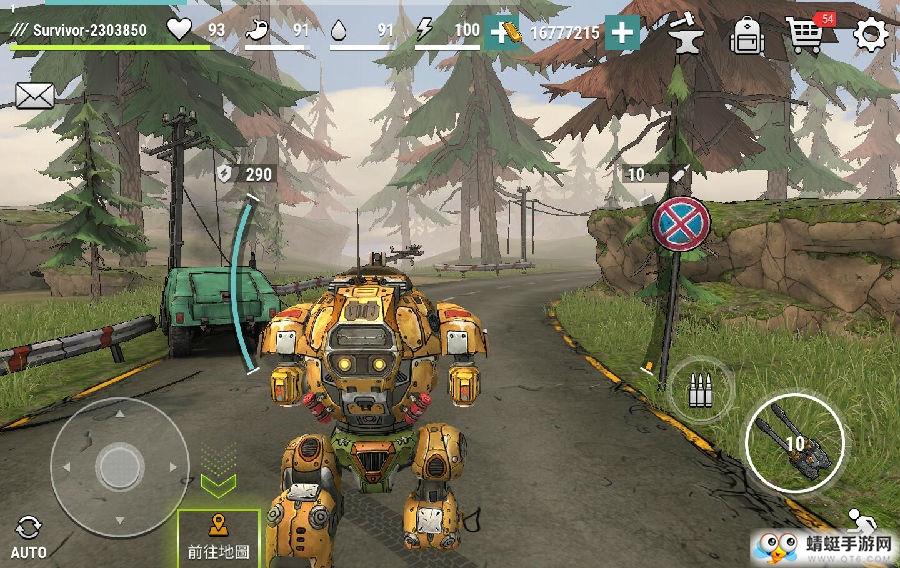900x568 pixels.
Task: Attack with the bolt cutter weapon
Action: pos(795,442)
